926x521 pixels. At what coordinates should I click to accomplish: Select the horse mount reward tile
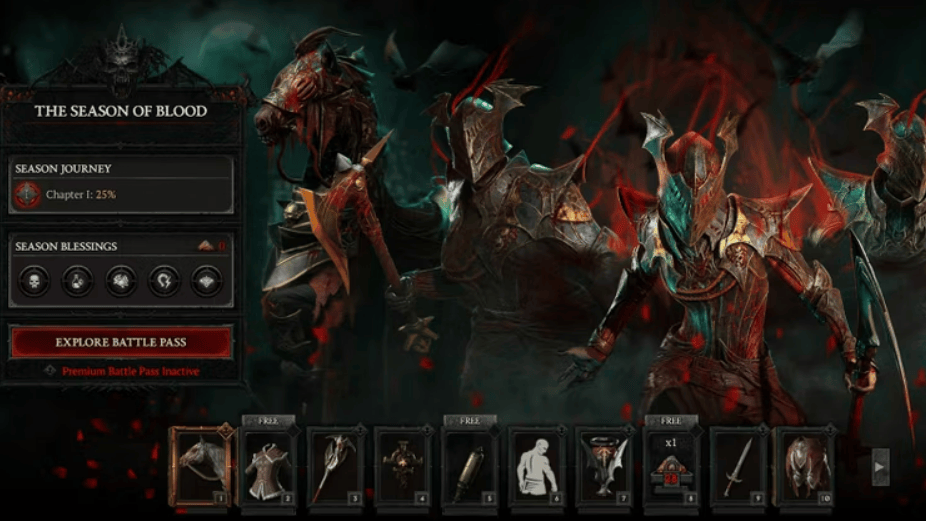point(201,466)
